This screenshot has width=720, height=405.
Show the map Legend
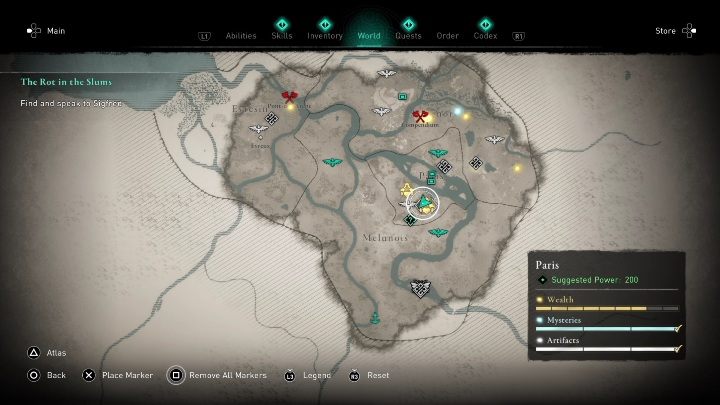coord(312,375)
